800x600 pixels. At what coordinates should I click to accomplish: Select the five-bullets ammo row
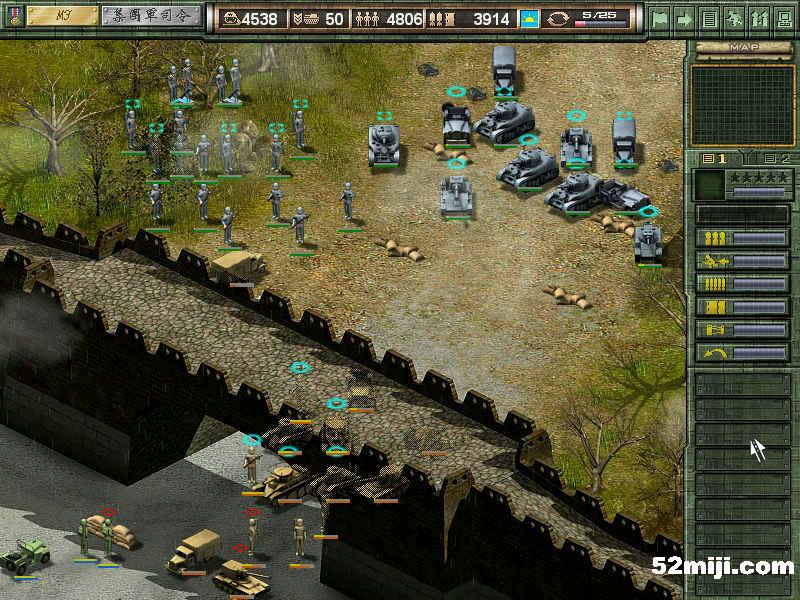coord(742,284)
